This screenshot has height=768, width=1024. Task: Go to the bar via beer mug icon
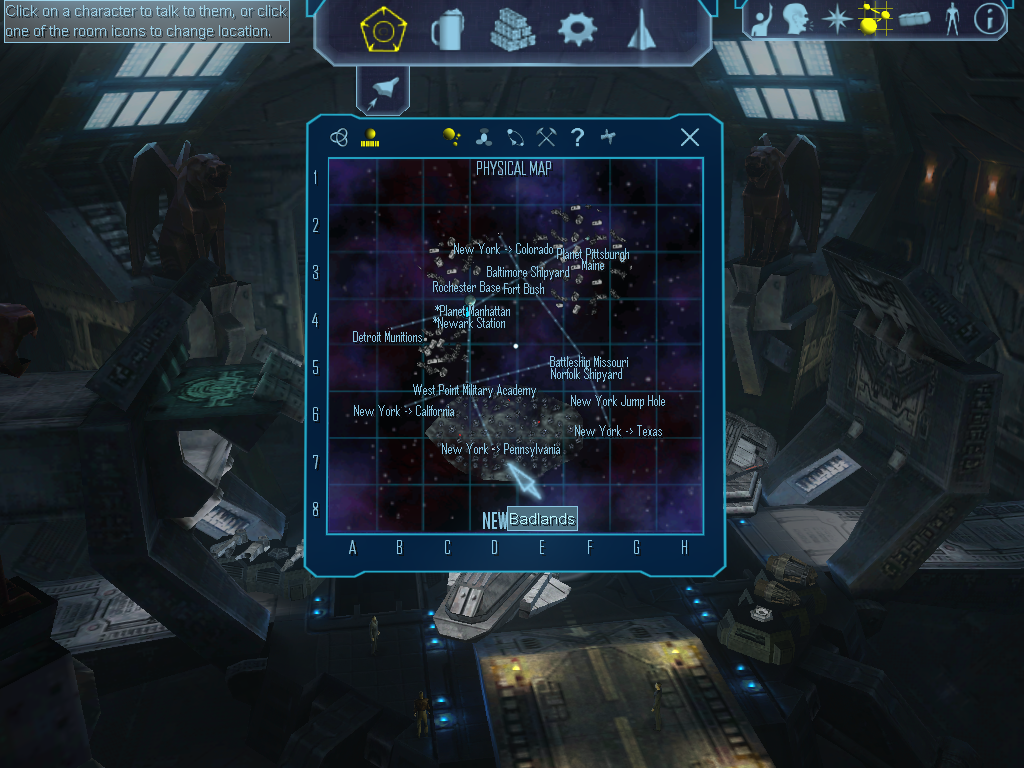coord(445,31)
